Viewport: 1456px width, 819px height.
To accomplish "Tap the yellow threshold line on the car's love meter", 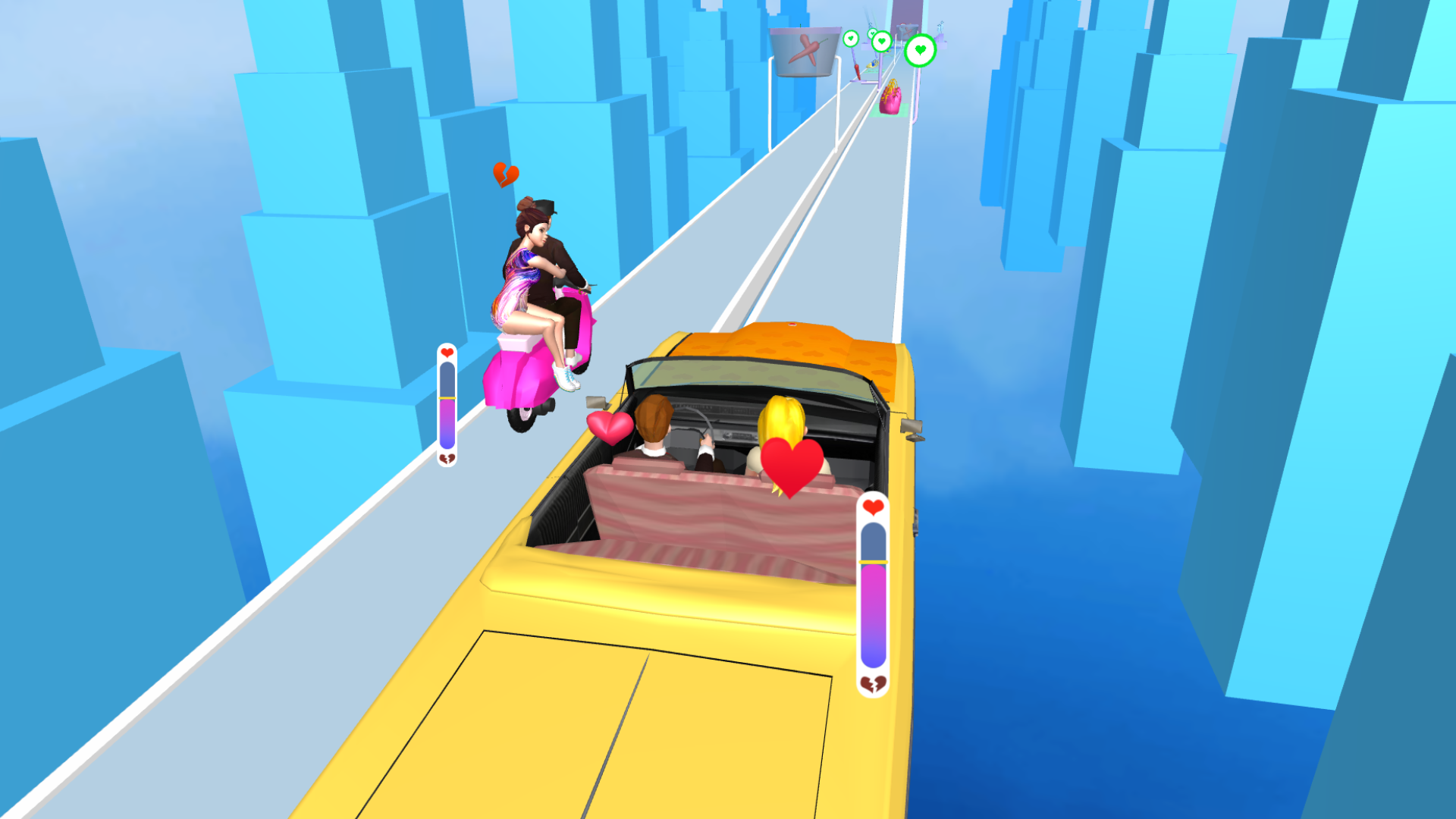I will (x=872, y=561).
